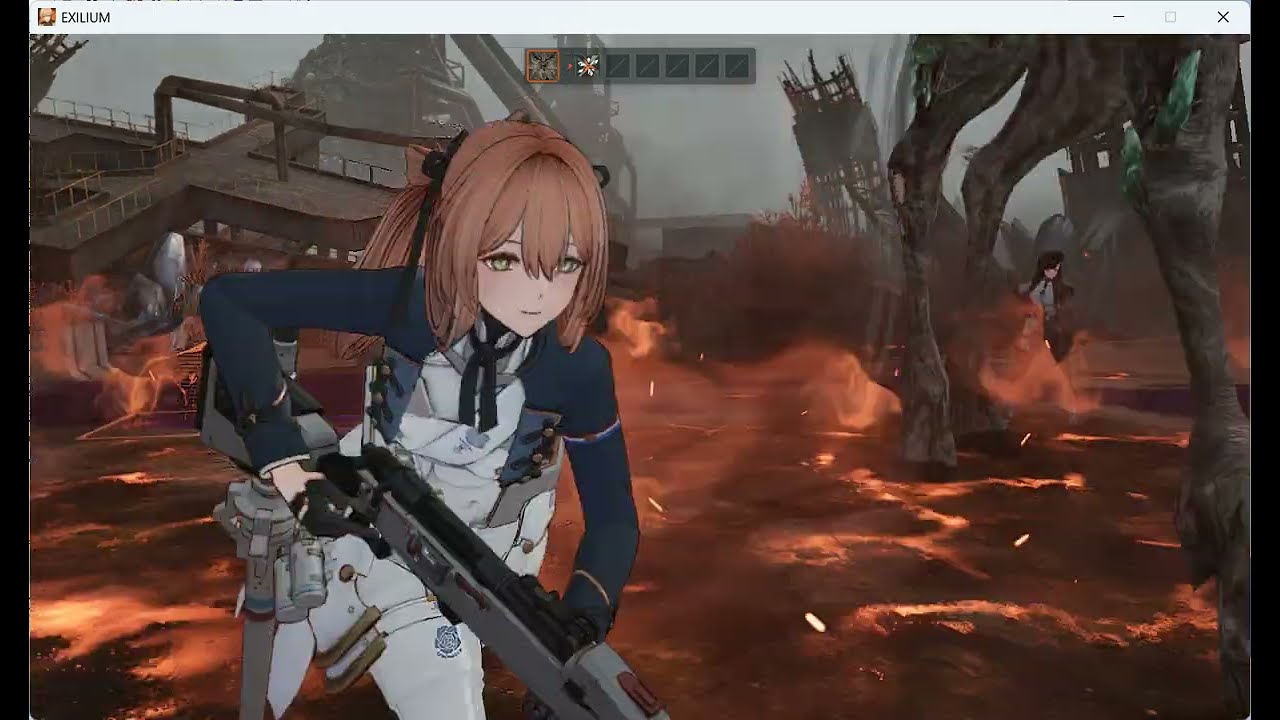Click the third empty slot of the sequence bar
The width and height of the screenshot is (1280, 720).
pos(676,66)
